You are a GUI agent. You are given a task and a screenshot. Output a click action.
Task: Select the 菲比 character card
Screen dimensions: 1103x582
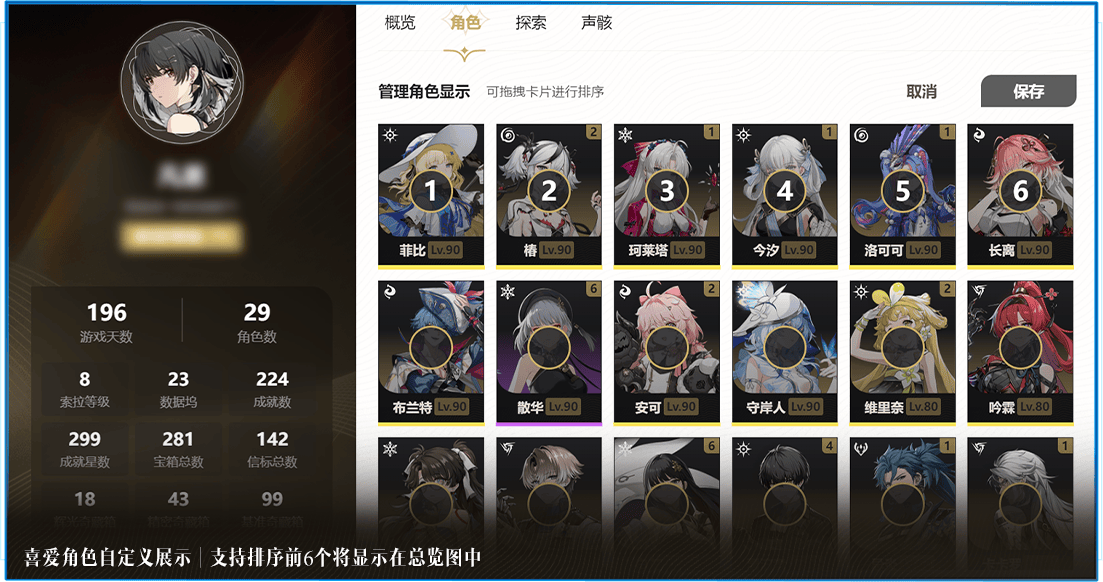pyautogui.click(x=431, y=194)
